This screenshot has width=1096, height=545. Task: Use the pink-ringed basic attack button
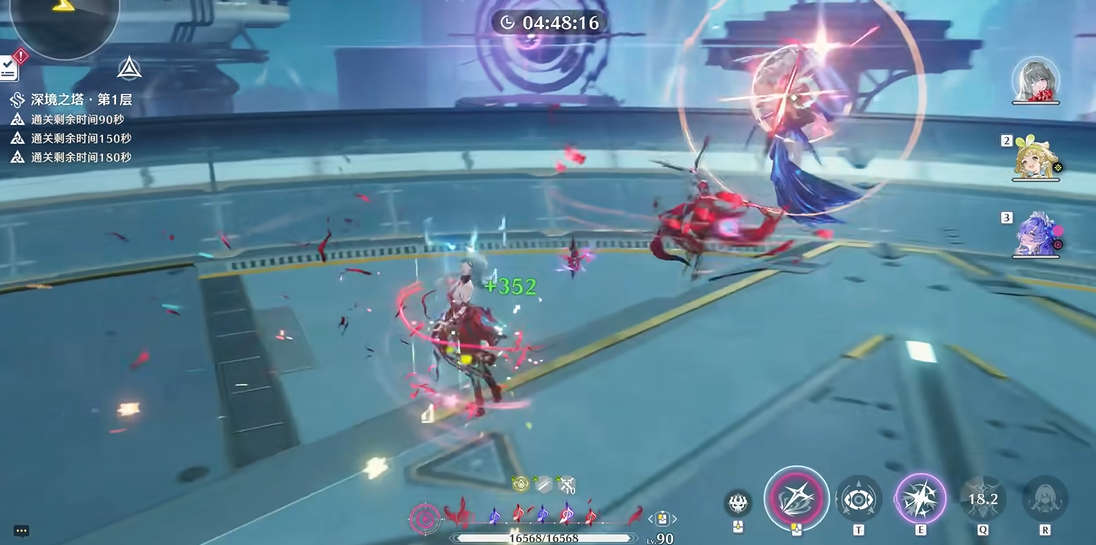(x=797, y=498)
